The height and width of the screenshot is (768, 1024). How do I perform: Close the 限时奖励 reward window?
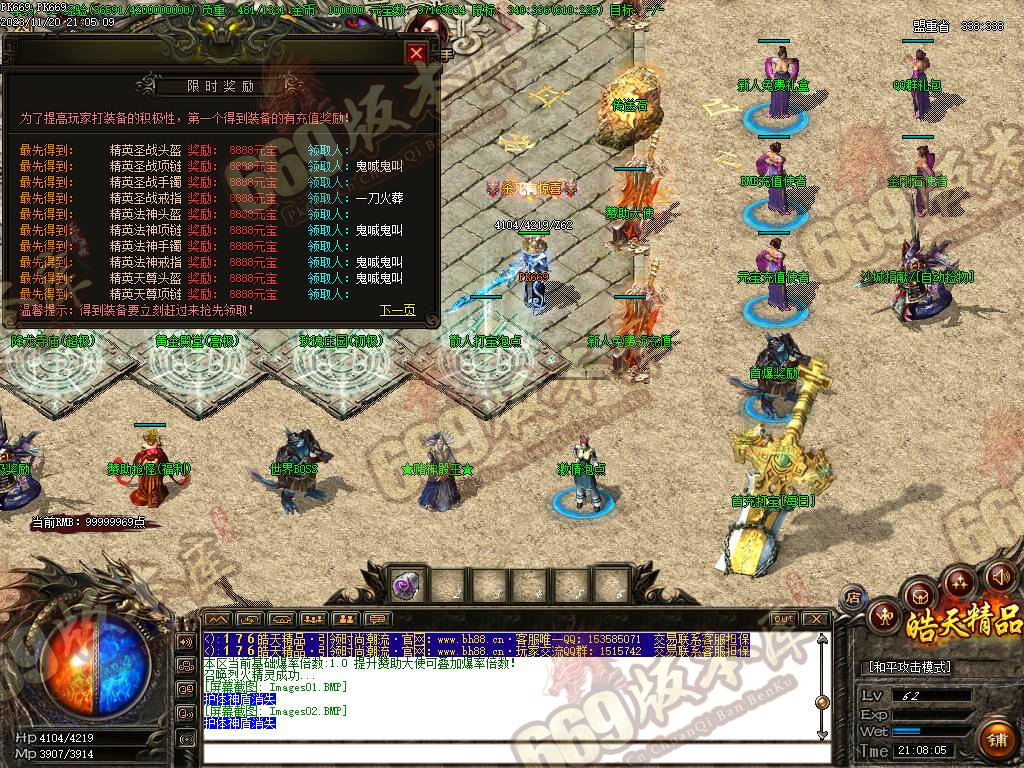coord(417,53)
